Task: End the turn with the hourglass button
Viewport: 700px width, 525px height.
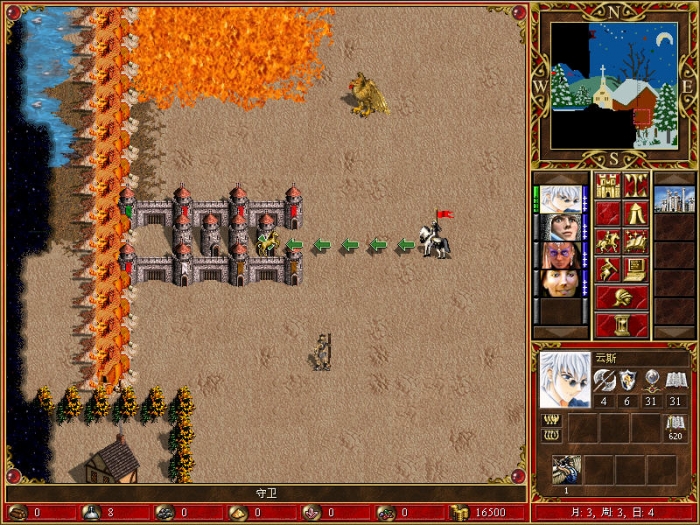Action: 620,325
